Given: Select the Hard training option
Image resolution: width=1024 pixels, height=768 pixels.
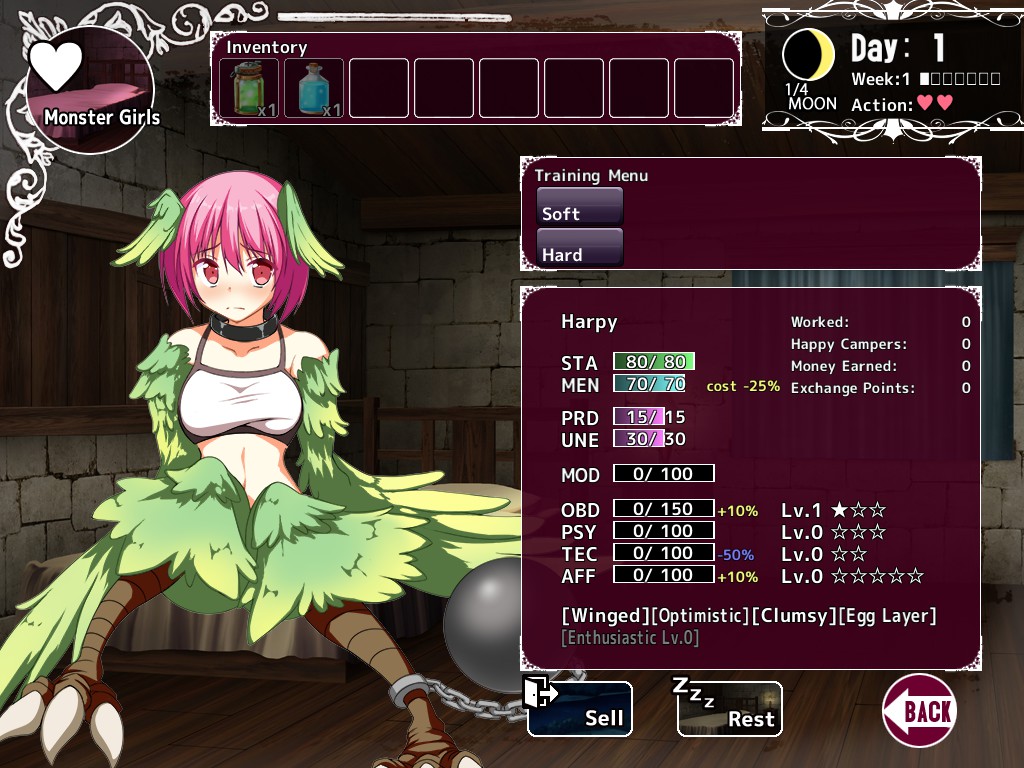Looking at the screenshot, I should (580, 248).
